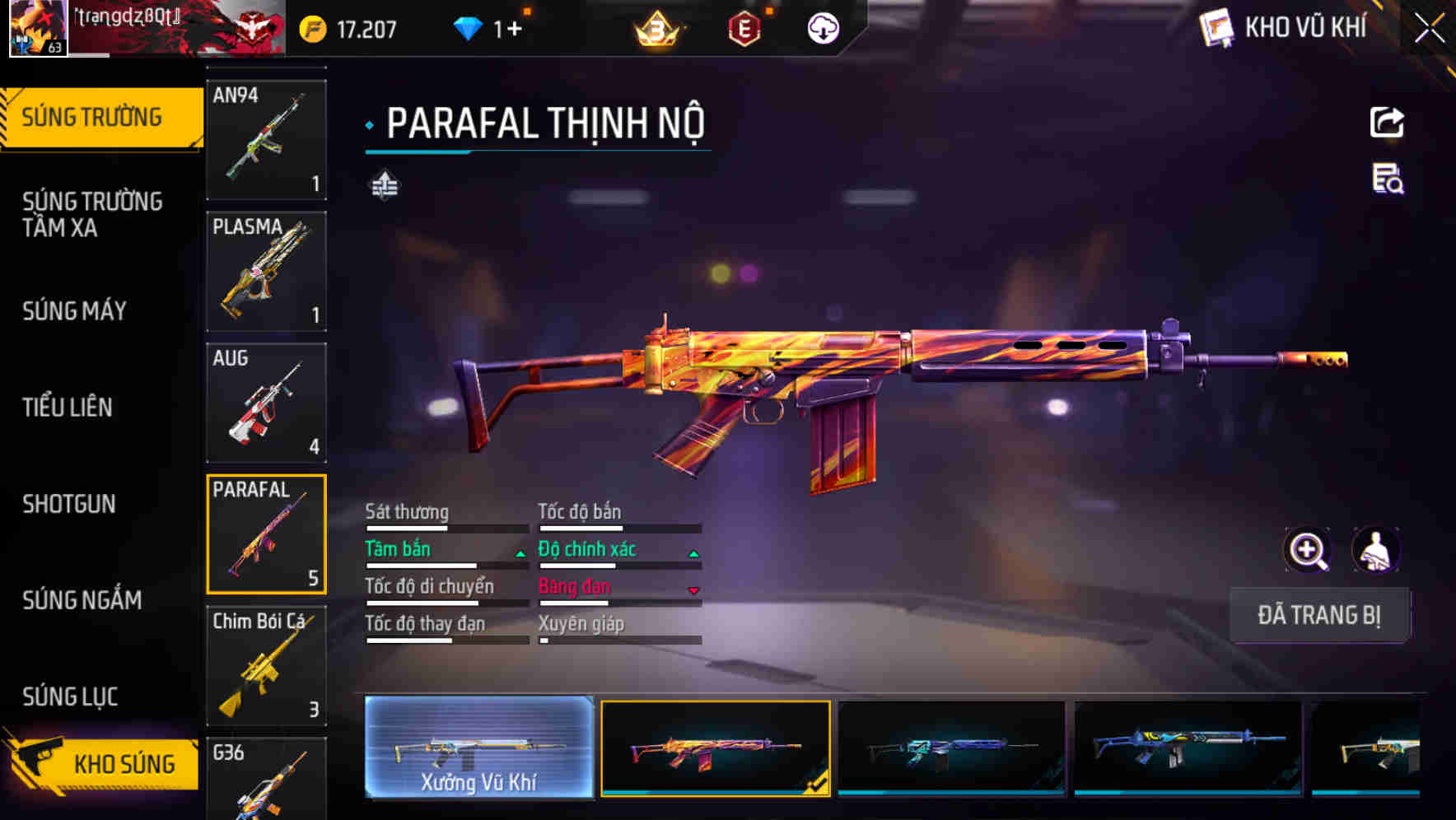Select the AN94 weapon thumbnail

tap(266, 138)
